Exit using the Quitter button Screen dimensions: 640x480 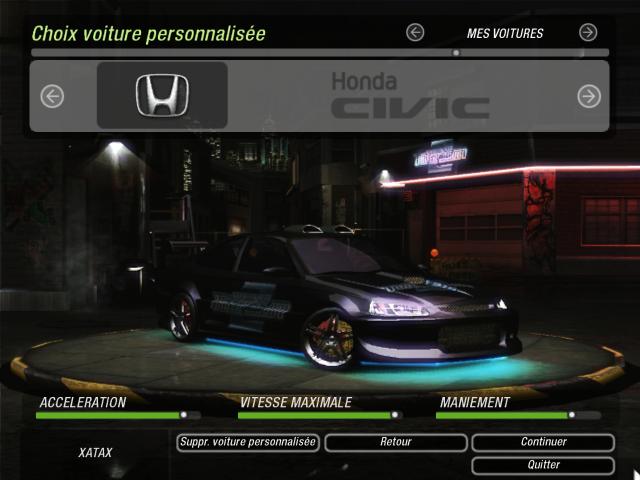click(543, 465)
